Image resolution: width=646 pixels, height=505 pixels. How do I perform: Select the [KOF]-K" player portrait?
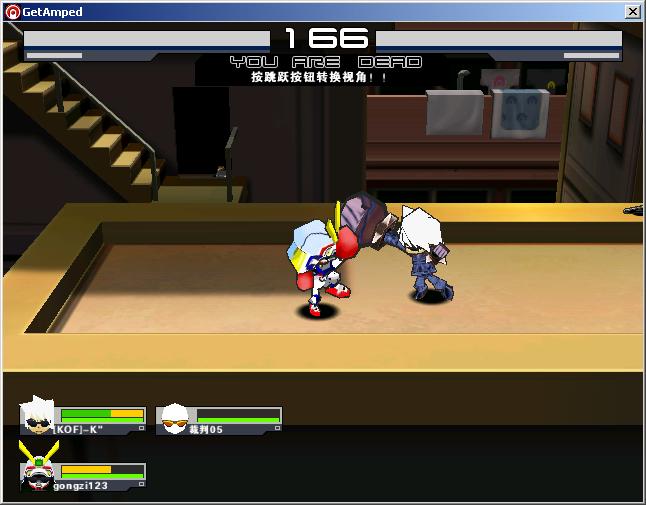tap(39, 416)
